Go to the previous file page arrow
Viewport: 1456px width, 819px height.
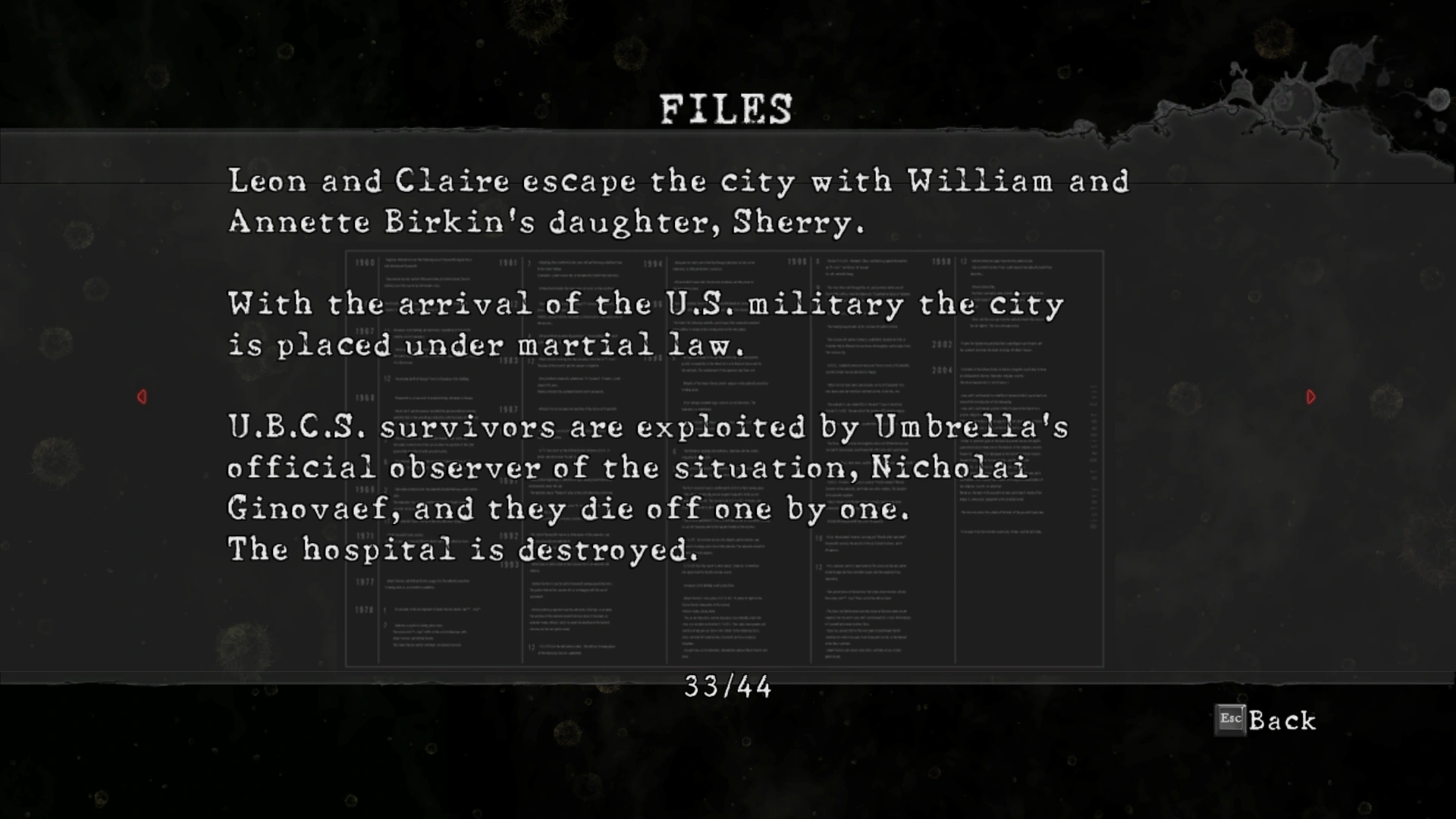142,397
